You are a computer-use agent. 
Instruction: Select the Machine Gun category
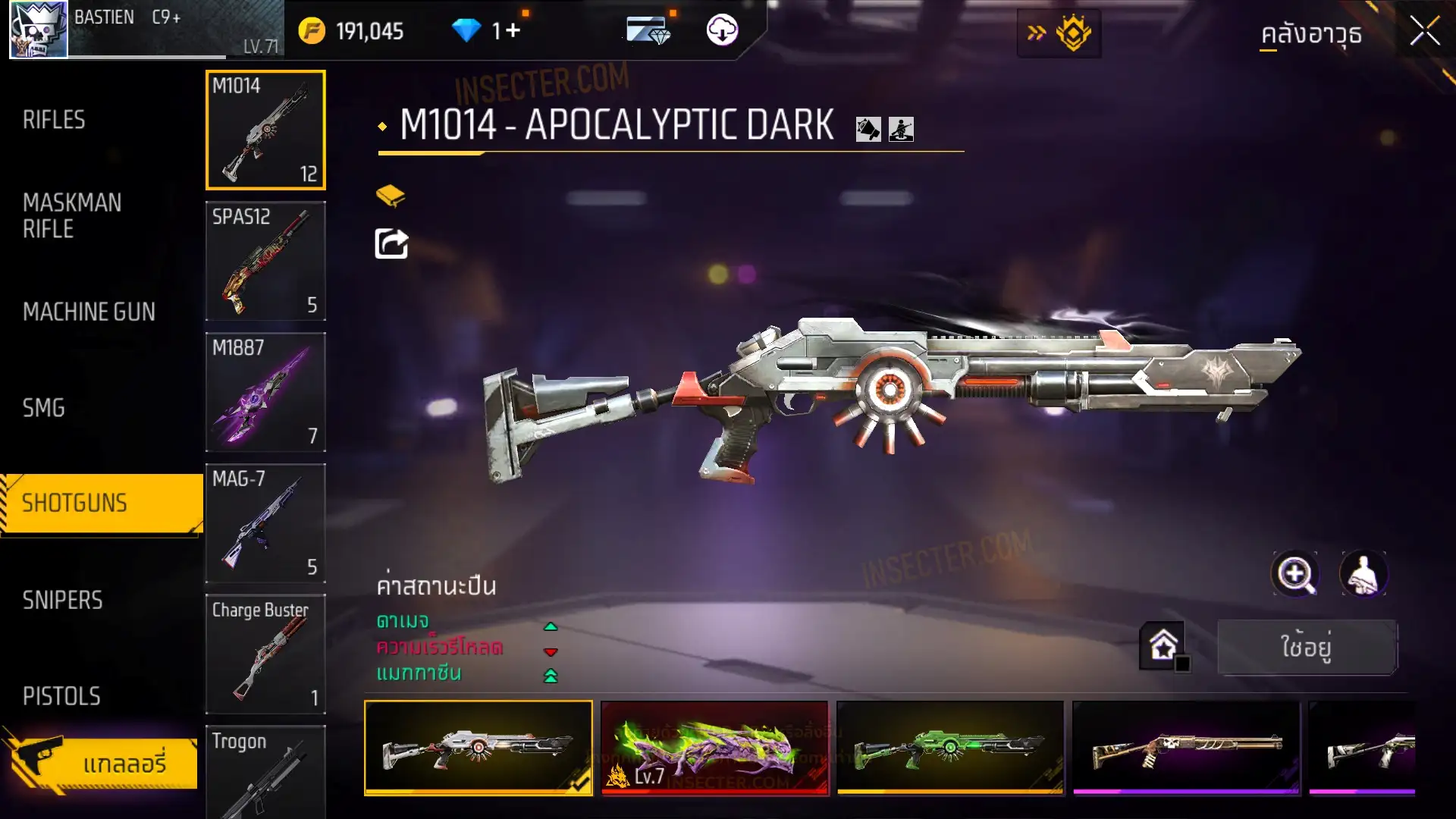click(89, 312)
